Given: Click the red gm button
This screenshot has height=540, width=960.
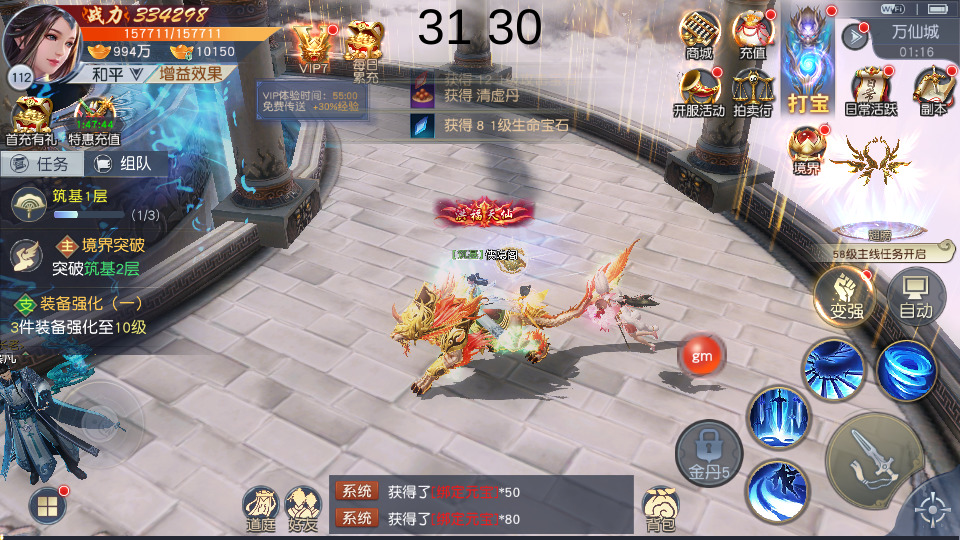Looking at the screenshot, I should click(700, 354).
